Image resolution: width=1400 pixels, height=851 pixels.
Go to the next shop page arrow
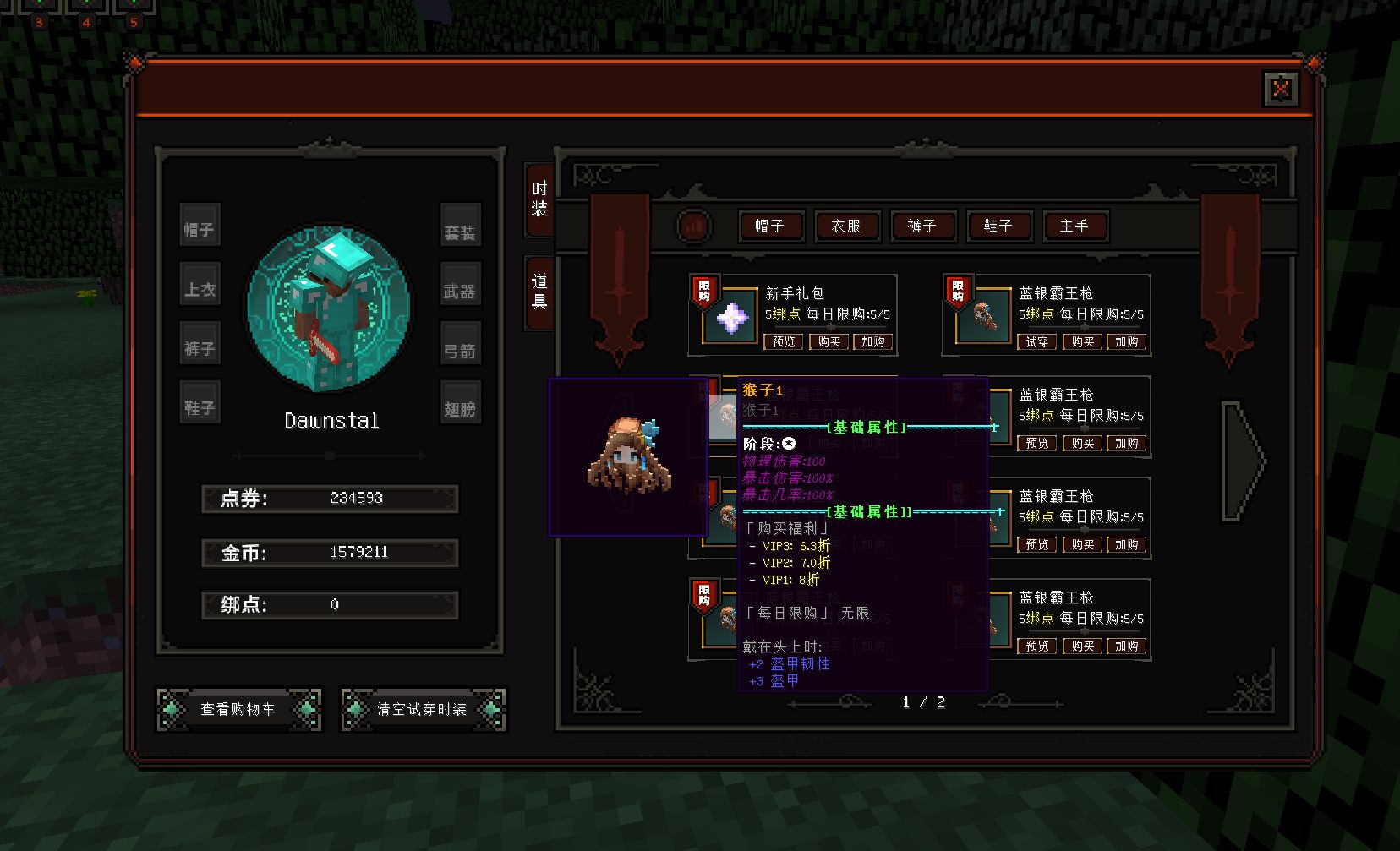[1243, 461]
